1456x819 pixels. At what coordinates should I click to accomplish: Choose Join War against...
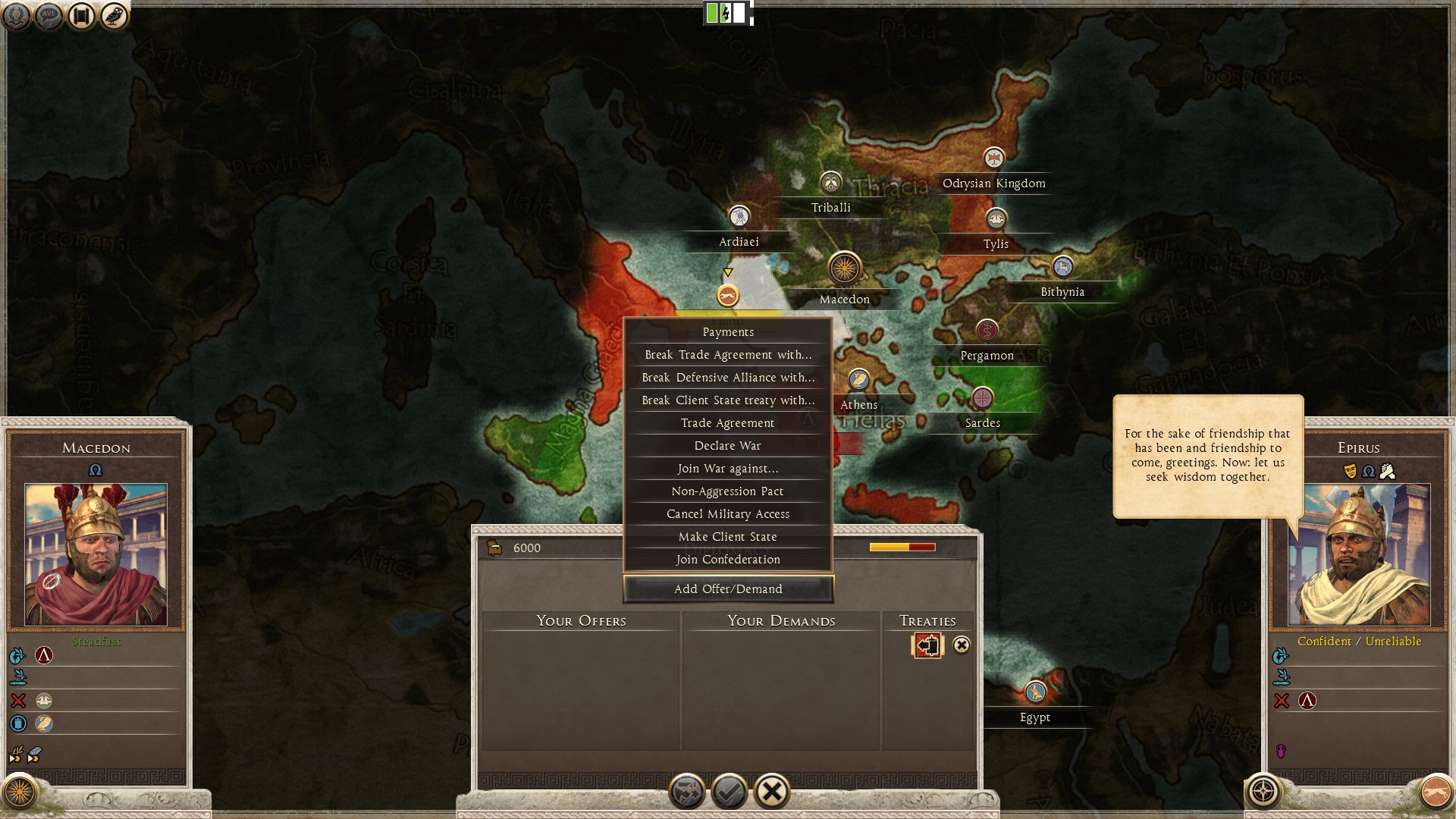(x=728, y=469)
